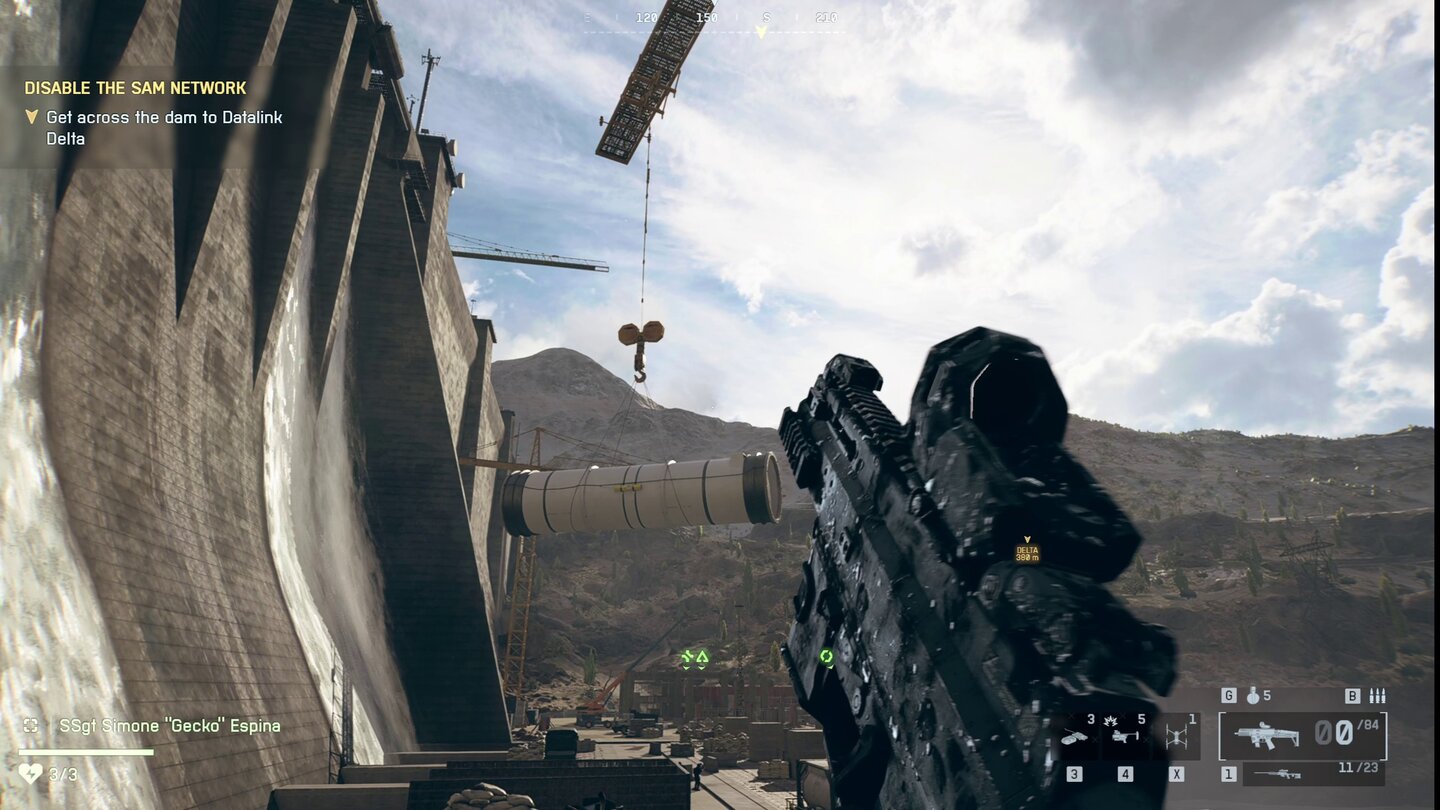The height and width of the screenshot is (810, 1440).
Task: Click the squad marker icon before Gecko's name
Action: [x=30, y=726]
